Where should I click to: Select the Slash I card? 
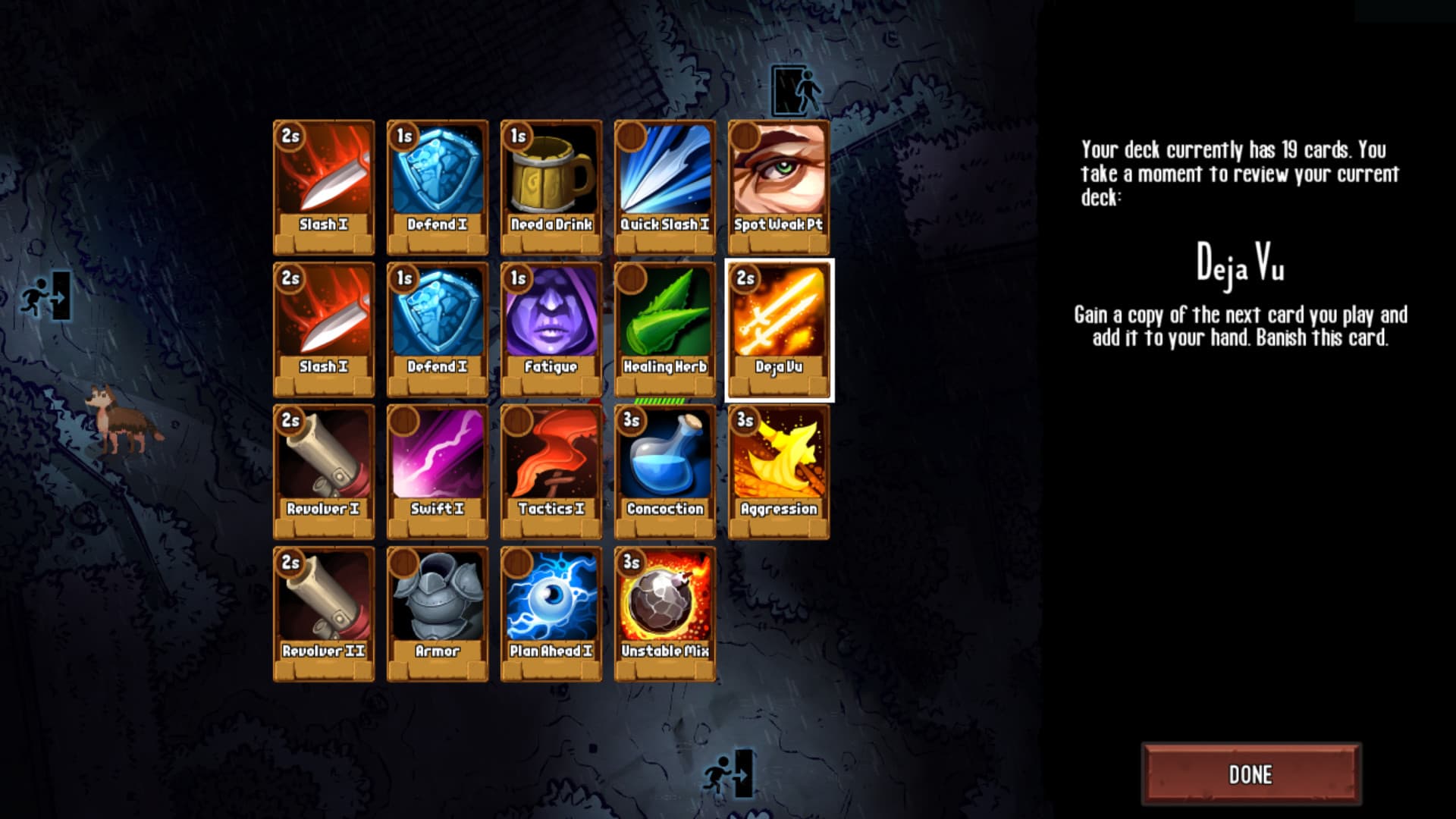click(324, 182)
